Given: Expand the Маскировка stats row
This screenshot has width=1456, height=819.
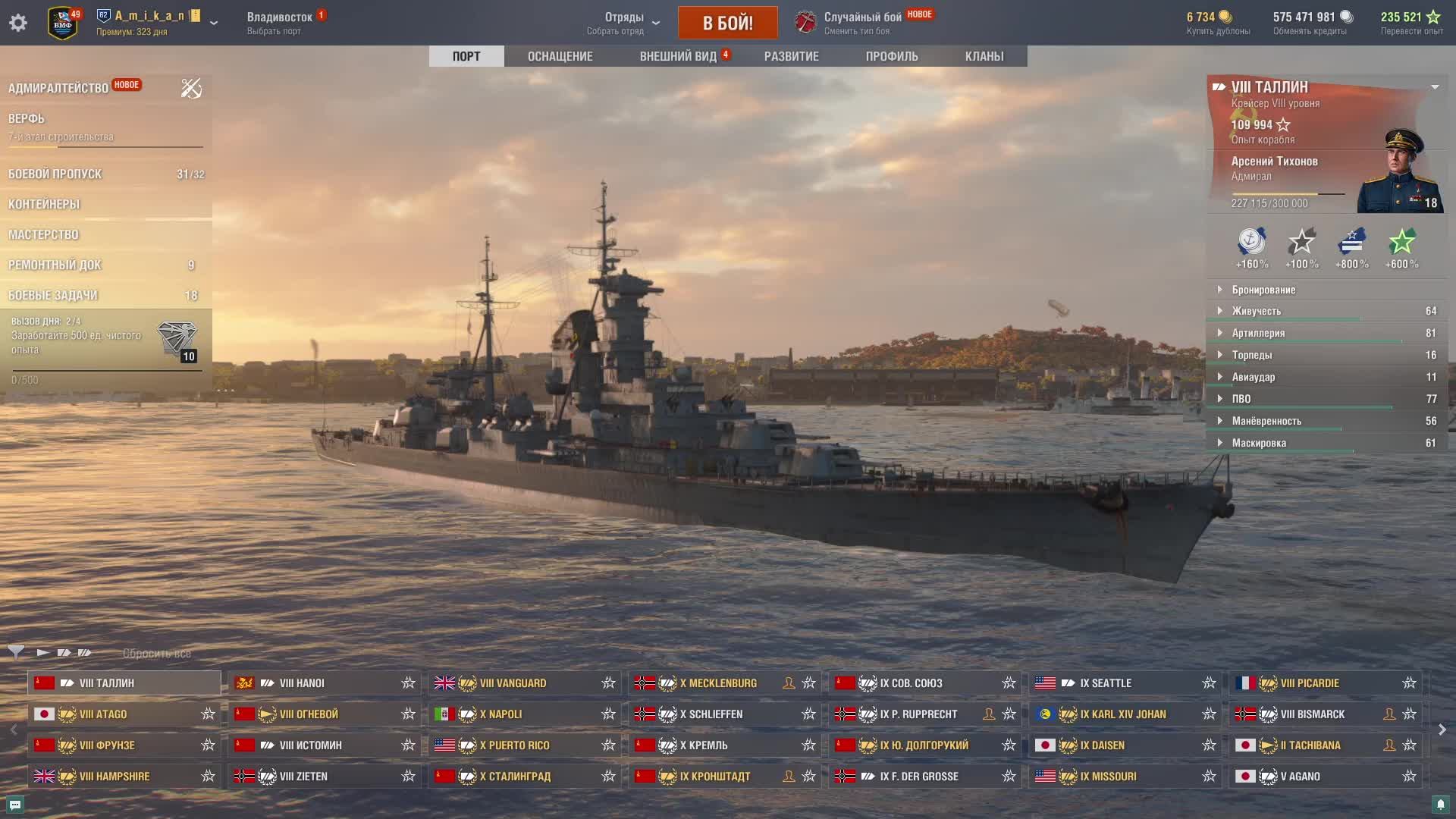Looking at the screenshot, I should pos(1258,443).
